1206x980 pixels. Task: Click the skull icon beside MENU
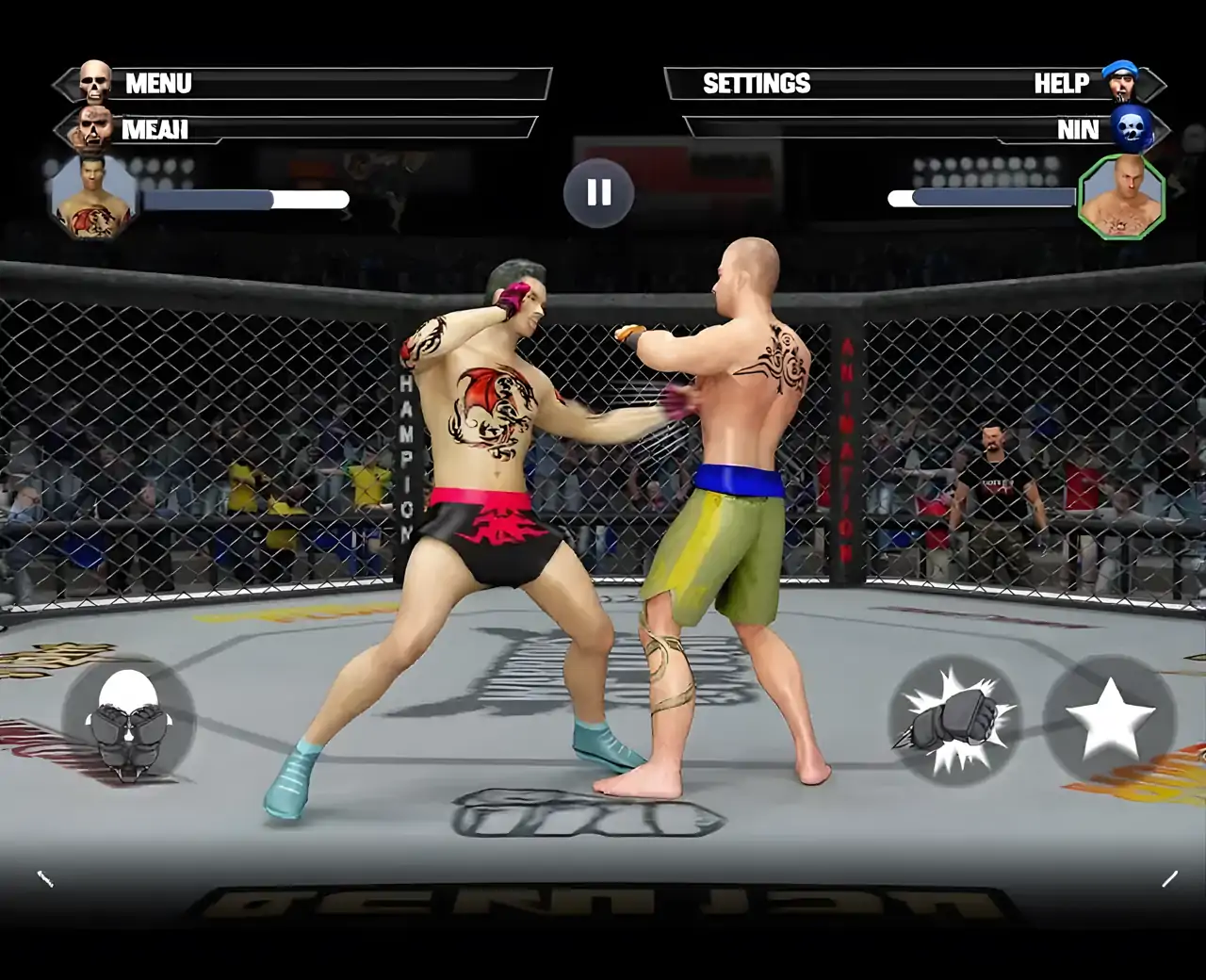(95, 82)
